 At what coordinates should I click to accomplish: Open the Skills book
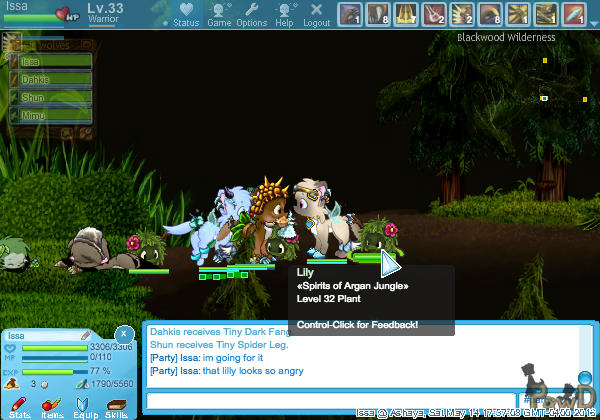116,406
